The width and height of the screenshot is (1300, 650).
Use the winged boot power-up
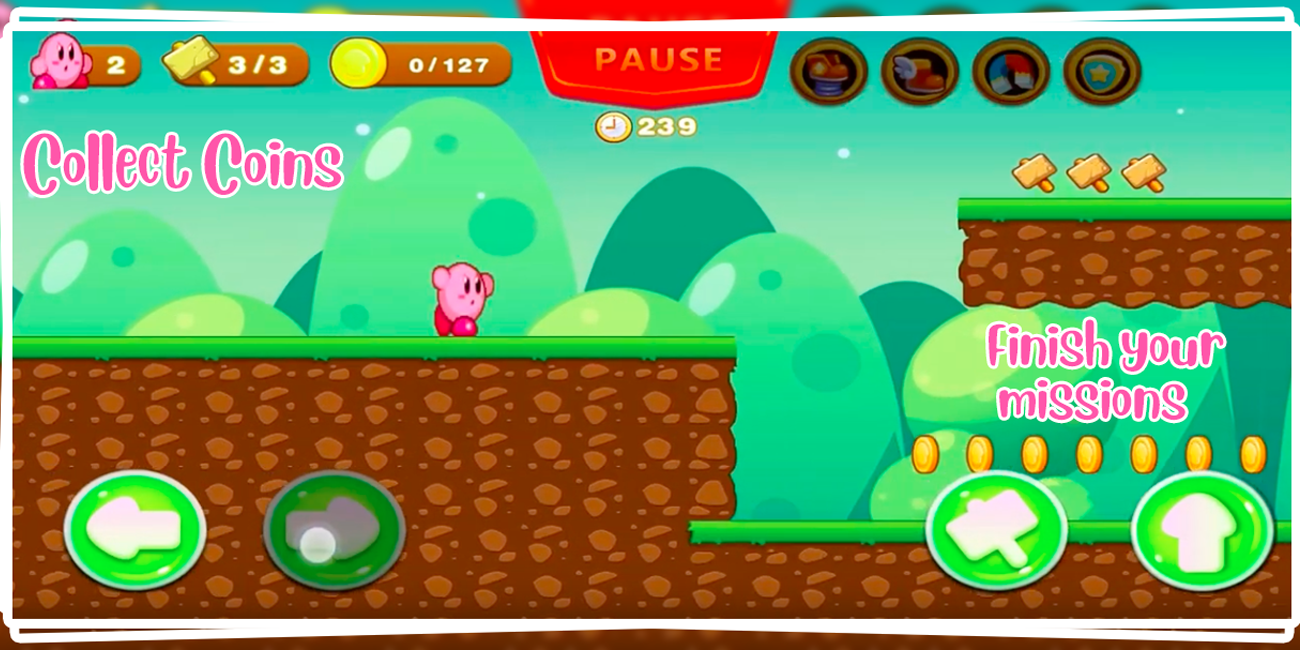coord(919,72)
